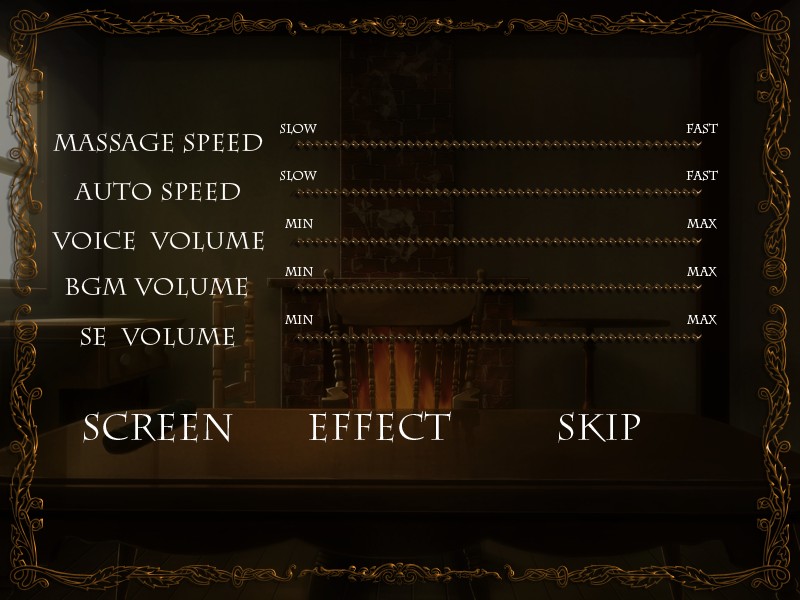Open the Screen settings
This screenshot has width=800, height=600.
click(x=157, y=427)
